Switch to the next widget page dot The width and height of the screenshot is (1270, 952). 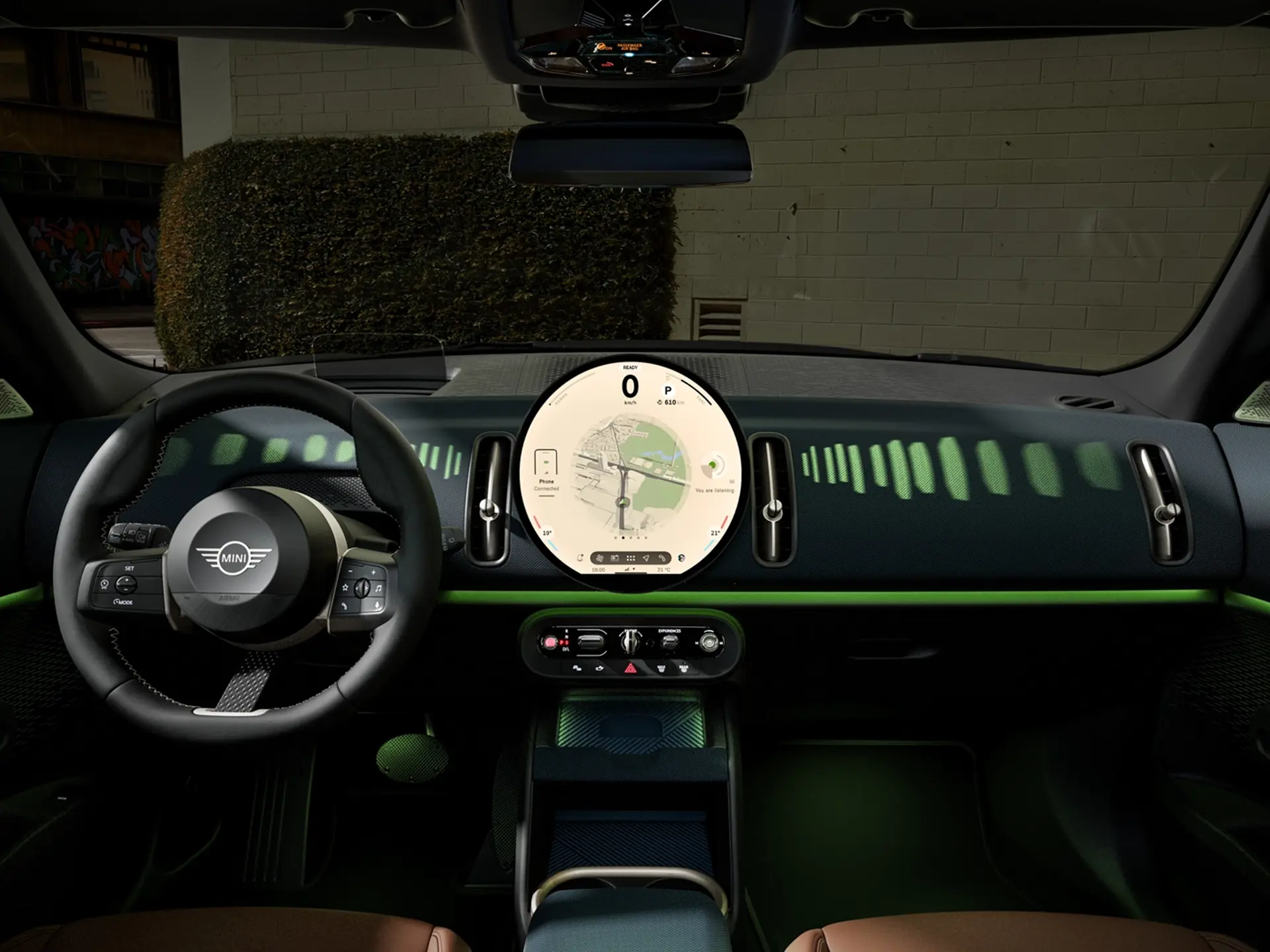point(631,537)
